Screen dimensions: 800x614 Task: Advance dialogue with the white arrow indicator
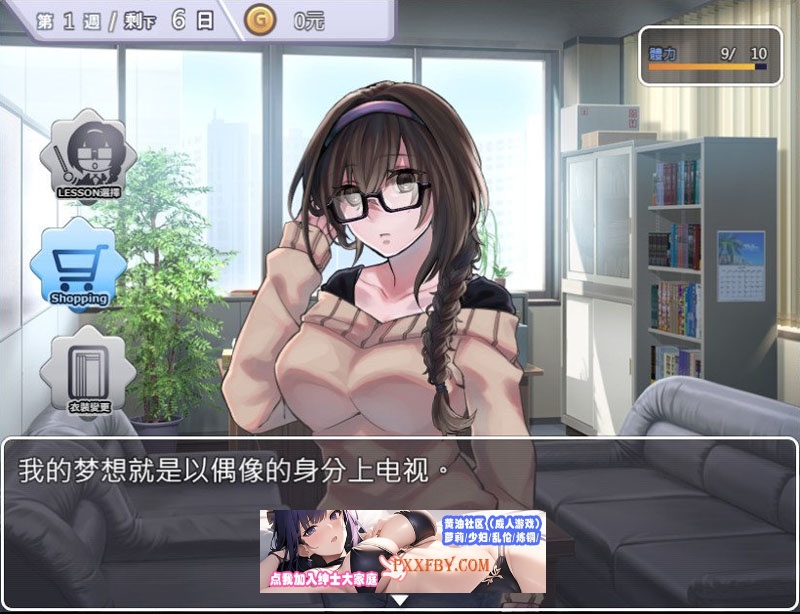tap(399, 601)
